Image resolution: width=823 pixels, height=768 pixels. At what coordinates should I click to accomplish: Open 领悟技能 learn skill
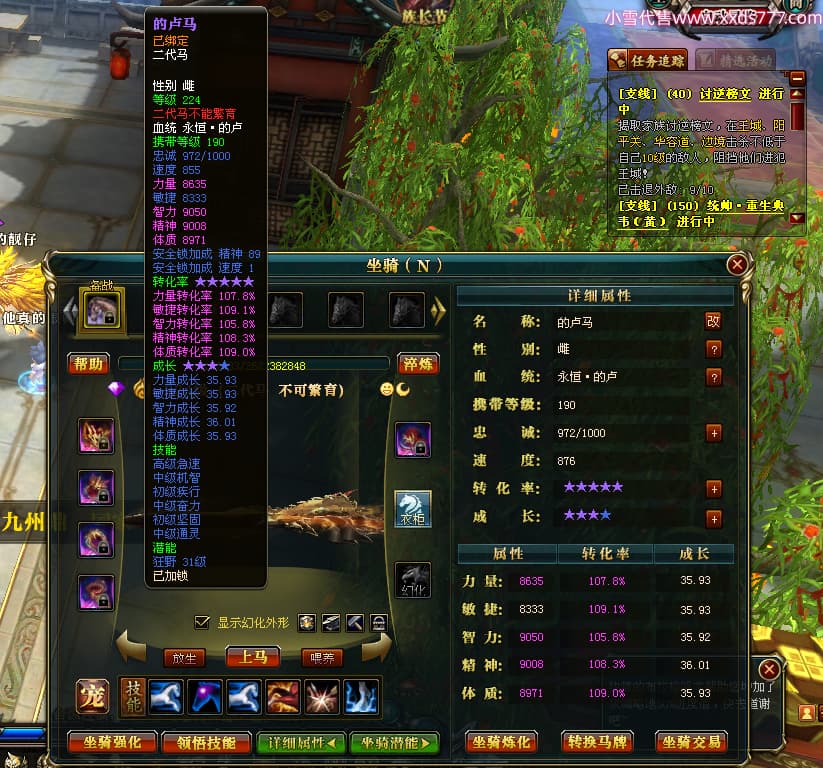click(207, 742)
